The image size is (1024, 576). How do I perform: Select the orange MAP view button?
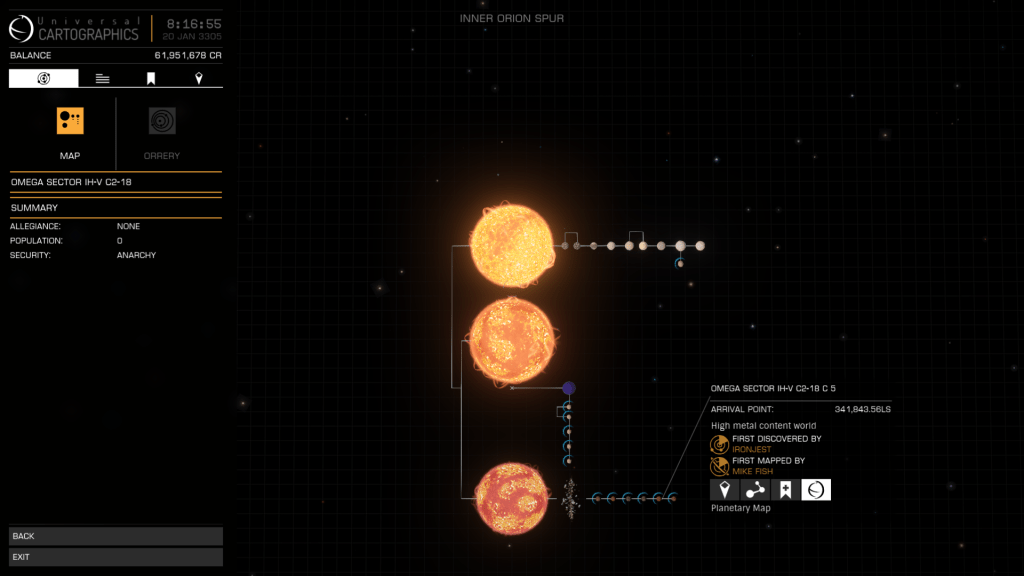(70, 122)
